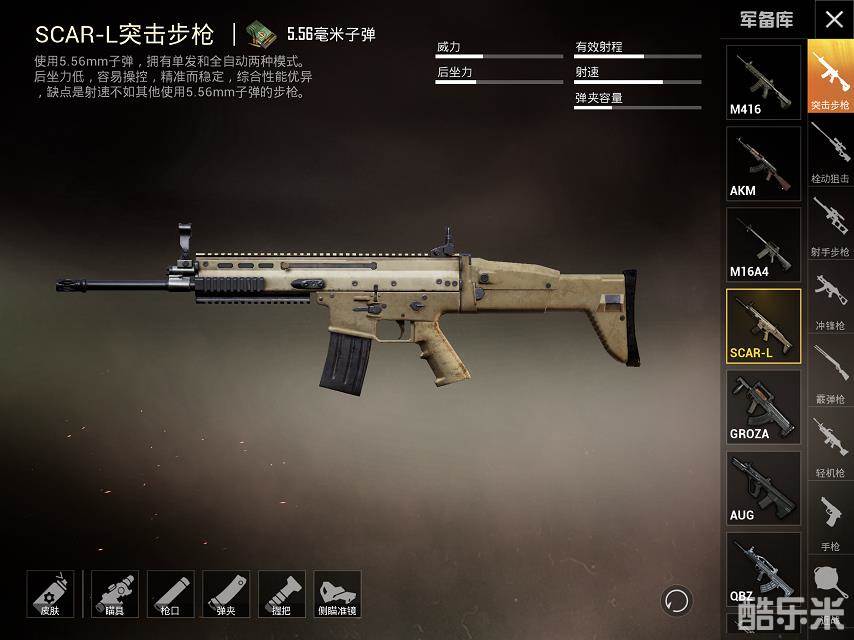
Task: Click the rotate weapon circular arrow button
Action: click(677, 600)
